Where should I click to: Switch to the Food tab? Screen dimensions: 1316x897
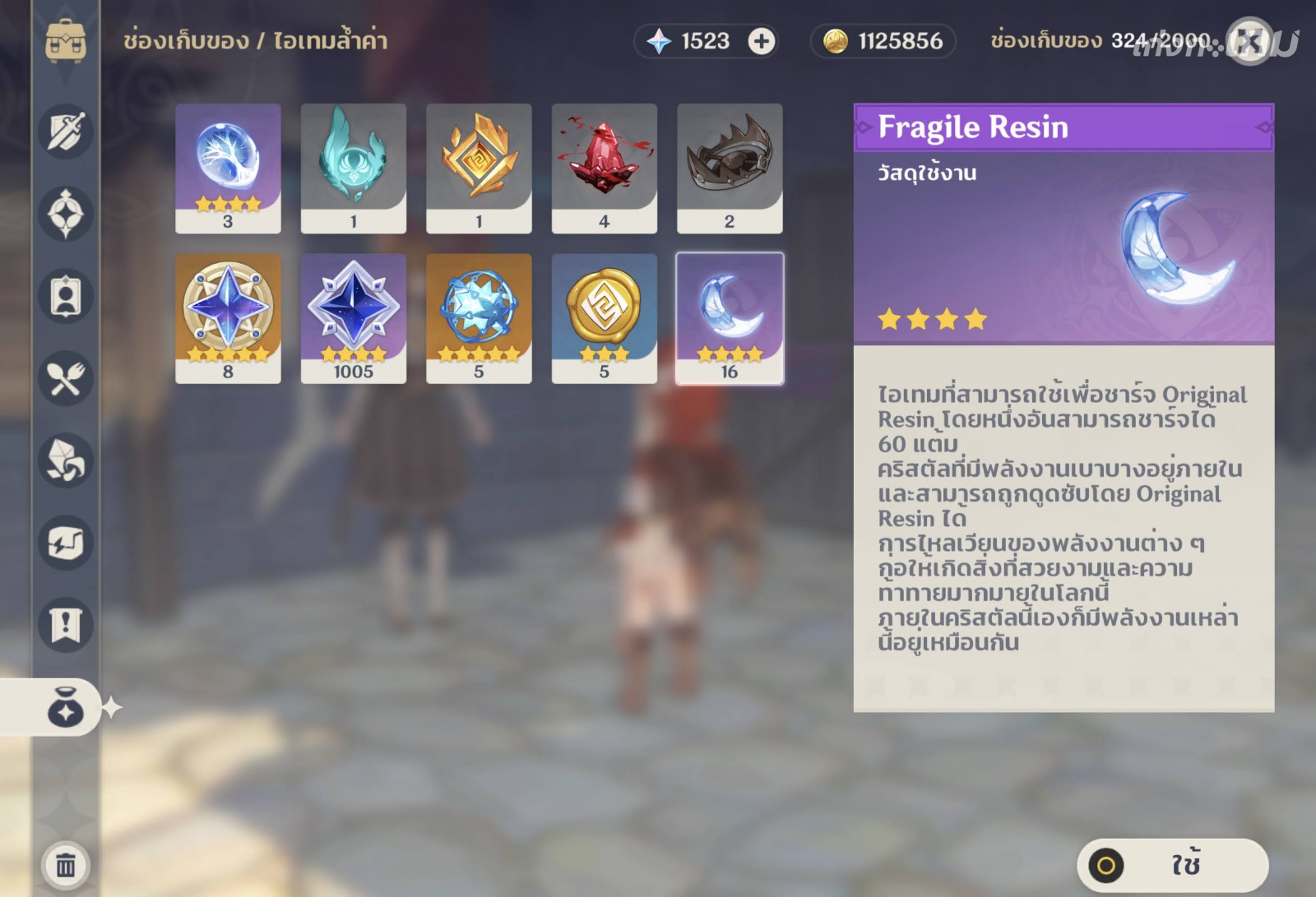[66, 378]
